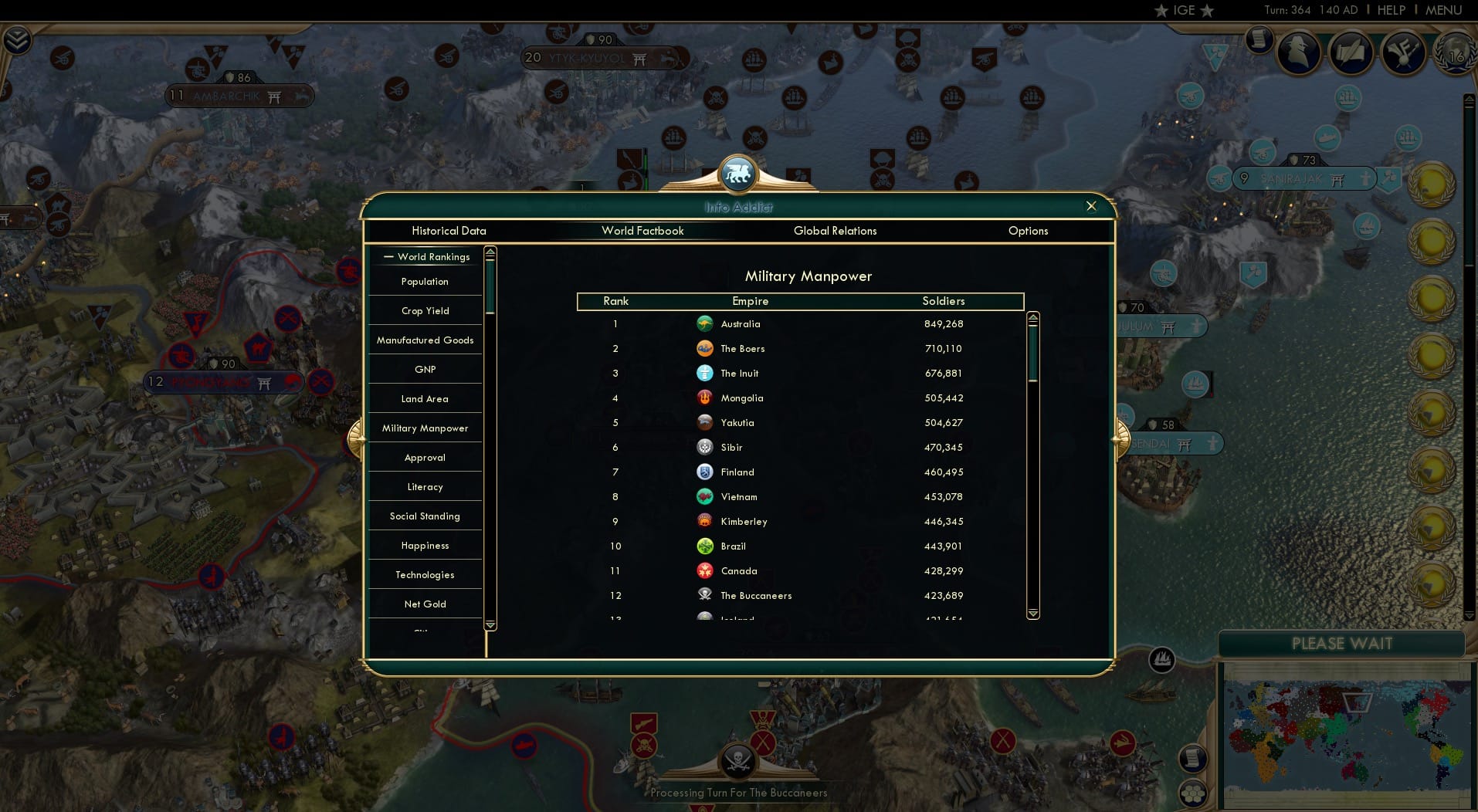Click the Info Addict lion crest above the panel
Screen dimensions: 1478x812
pyautogui.click(x=738, y=173)
